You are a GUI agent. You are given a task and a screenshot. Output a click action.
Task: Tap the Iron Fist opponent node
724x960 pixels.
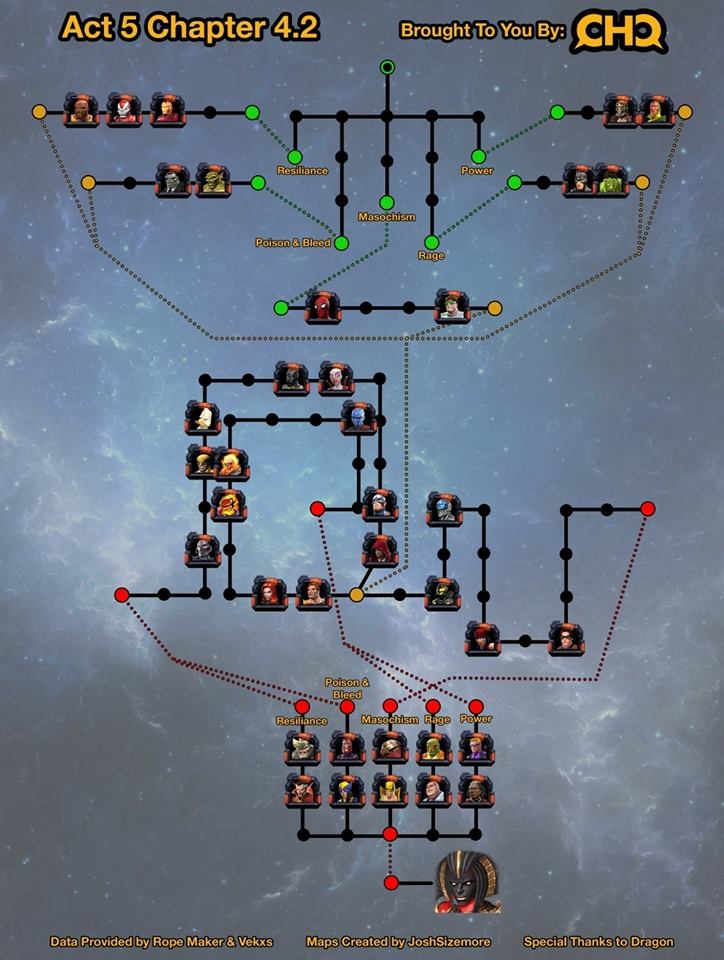click(x=389, y=789)
